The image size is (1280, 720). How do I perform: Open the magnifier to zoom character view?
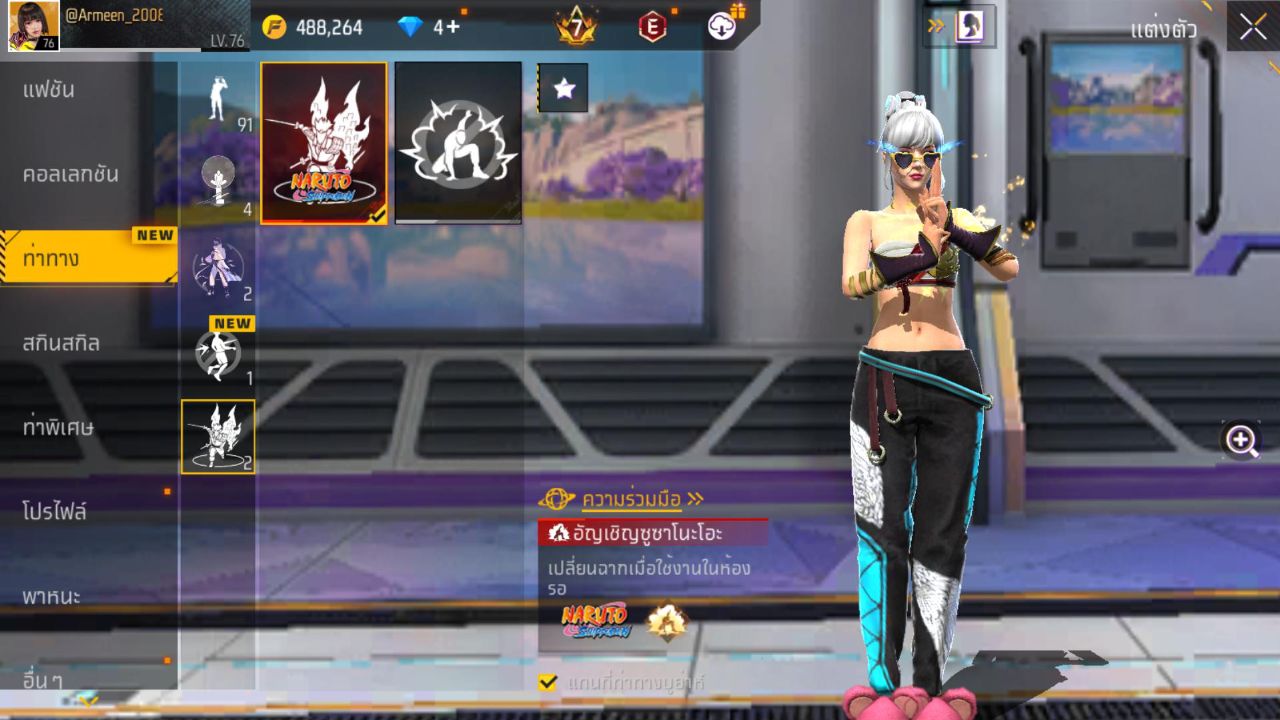1240,438
